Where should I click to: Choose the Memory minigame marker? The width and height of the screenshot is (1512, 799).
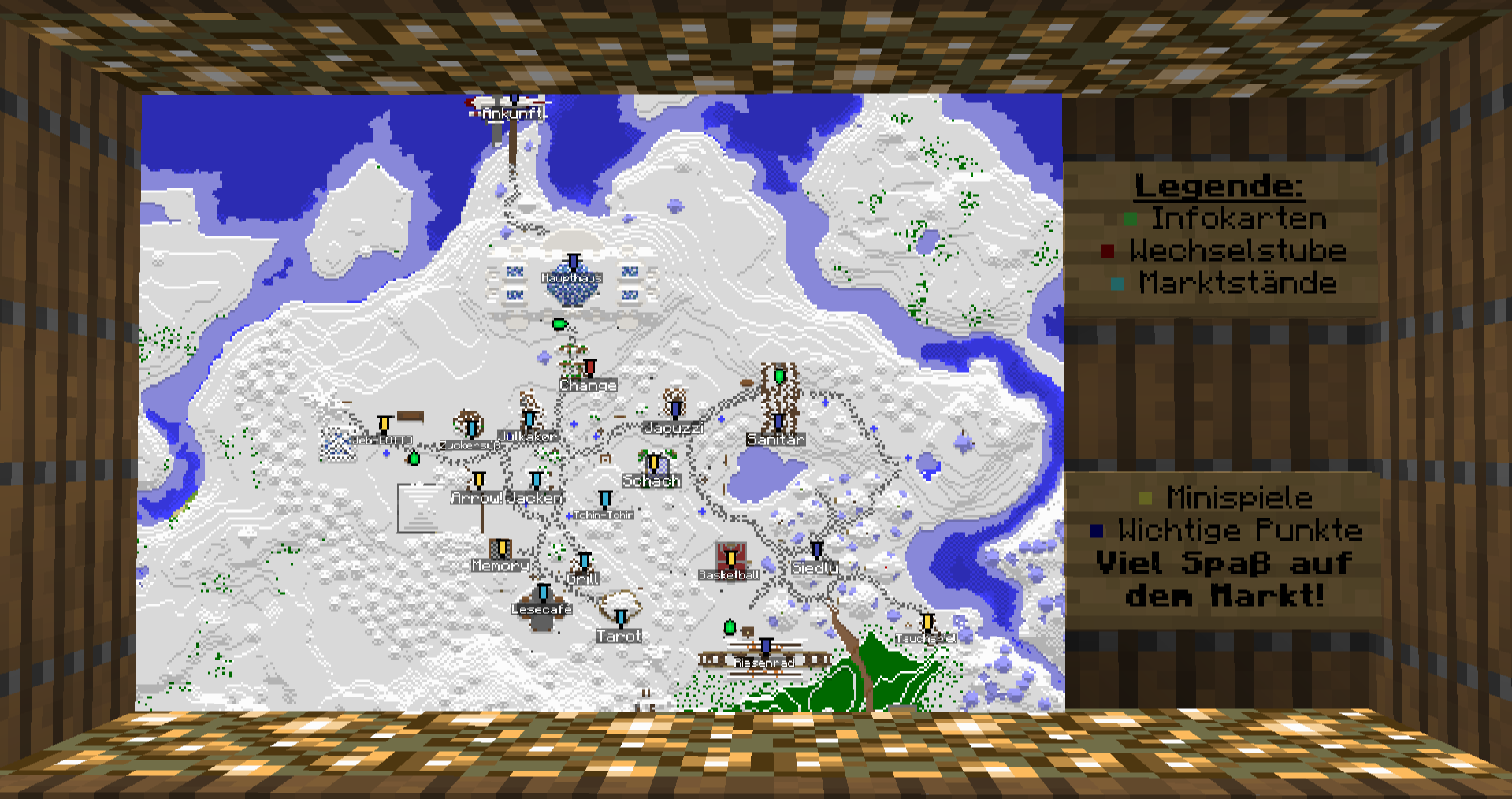point(502,548)
